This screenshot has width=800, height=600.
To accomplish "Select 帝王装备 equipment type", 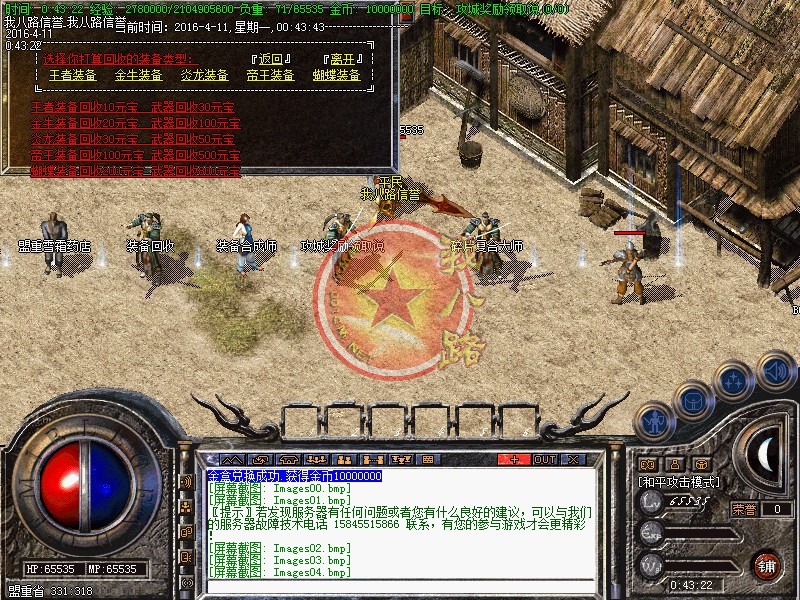I will click(x=270, y=75).
